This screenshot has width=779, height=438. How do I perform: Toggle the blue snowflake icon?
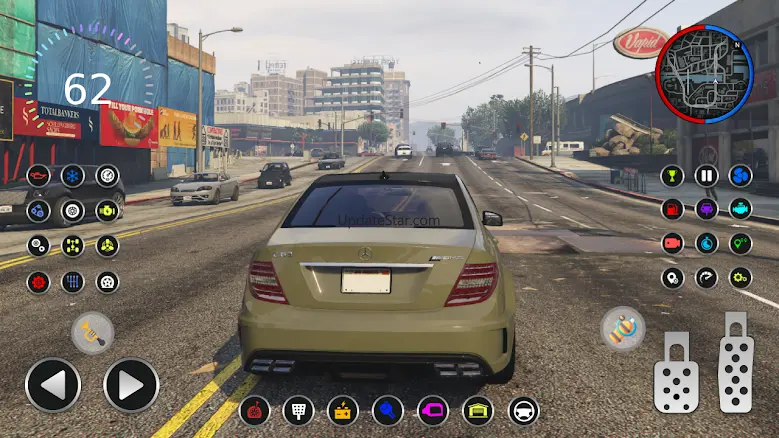(72, 176)
